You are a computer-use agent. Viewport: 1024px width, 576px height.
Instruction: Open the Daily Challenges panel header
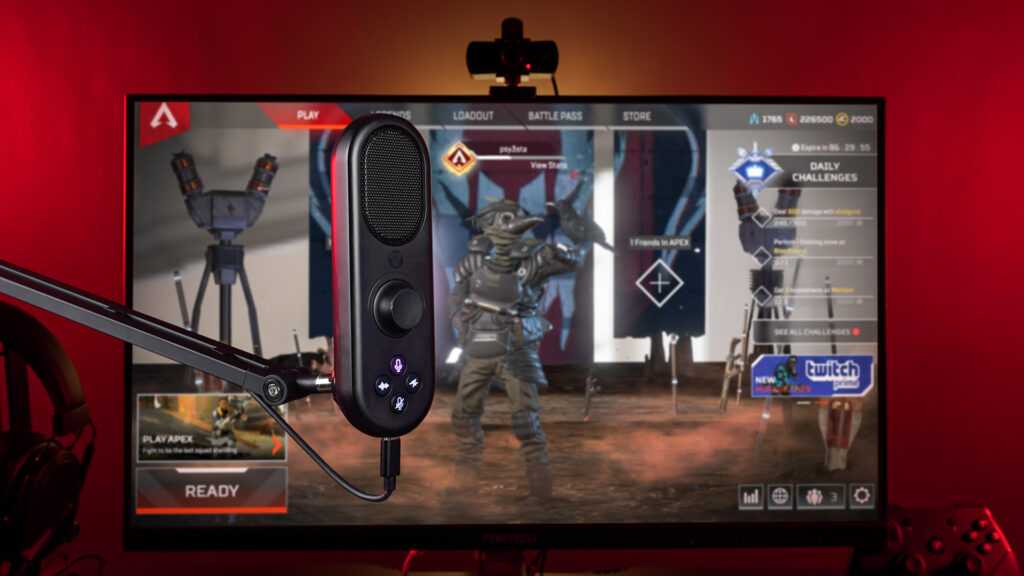[x=824, y=172]
